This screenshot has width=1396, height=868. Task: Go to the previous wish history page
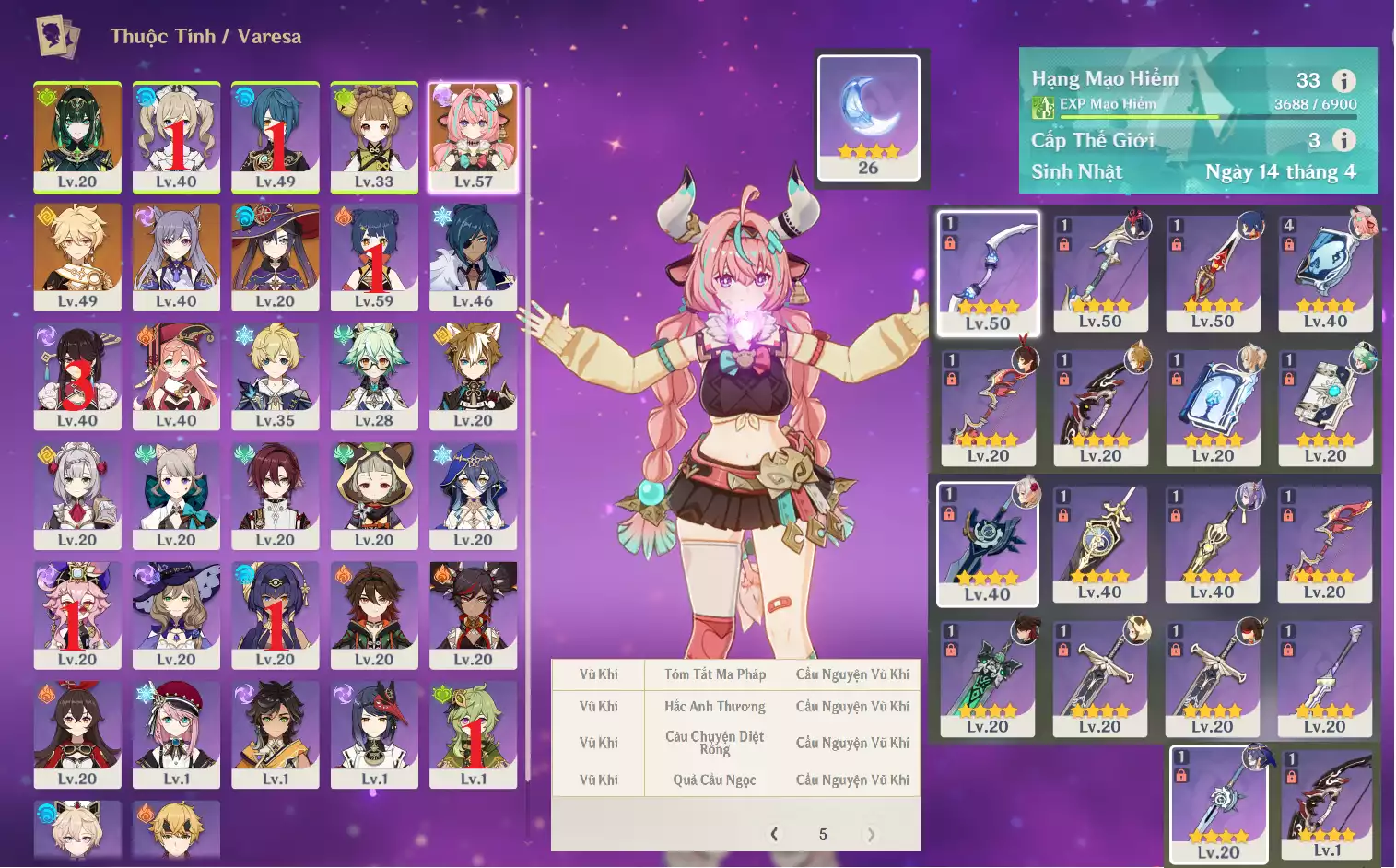click(x=774, y=835)
